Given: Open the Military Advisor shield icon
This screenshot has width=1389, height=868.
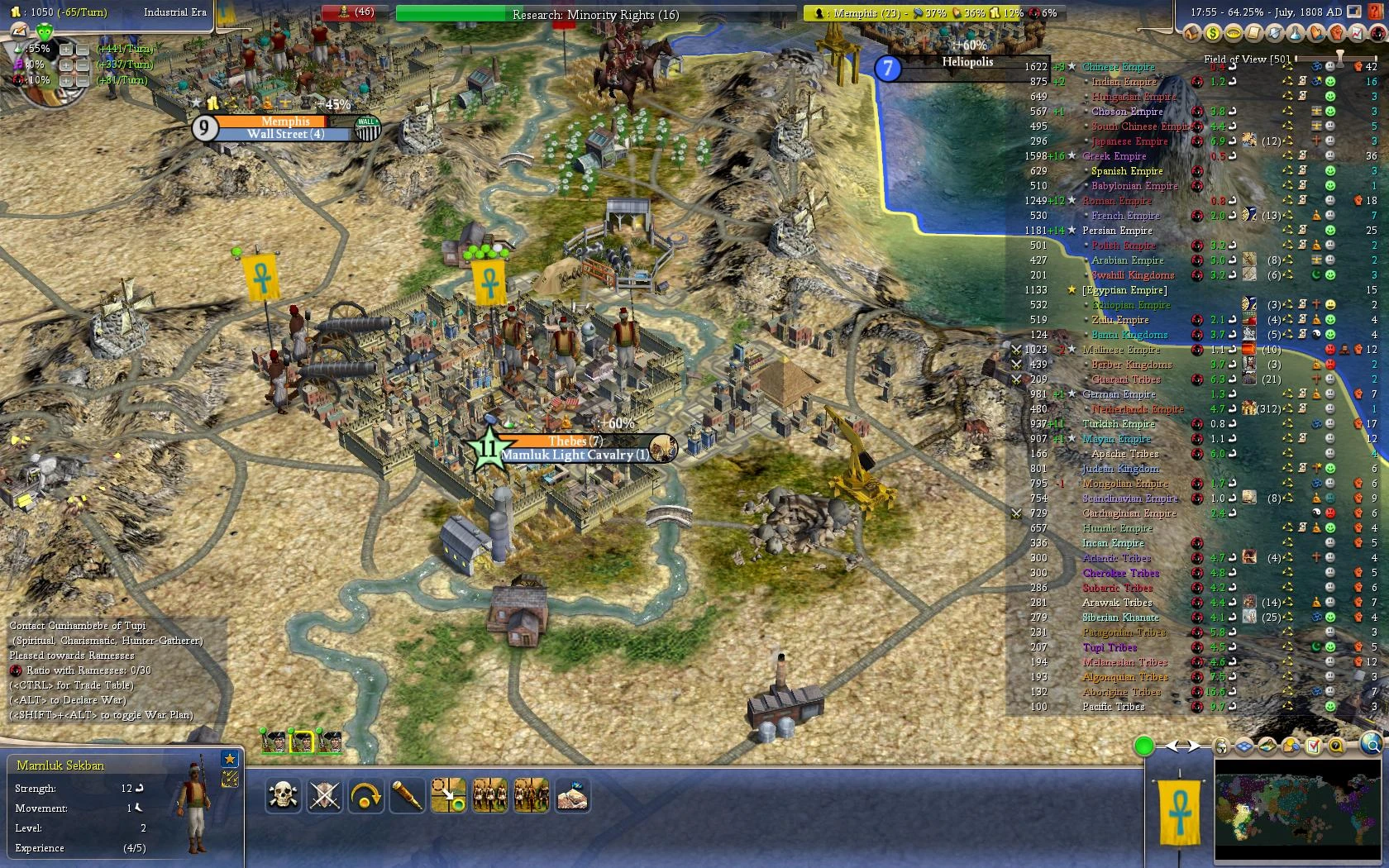Looking at the screenshot, I should tap(1274, 34).
